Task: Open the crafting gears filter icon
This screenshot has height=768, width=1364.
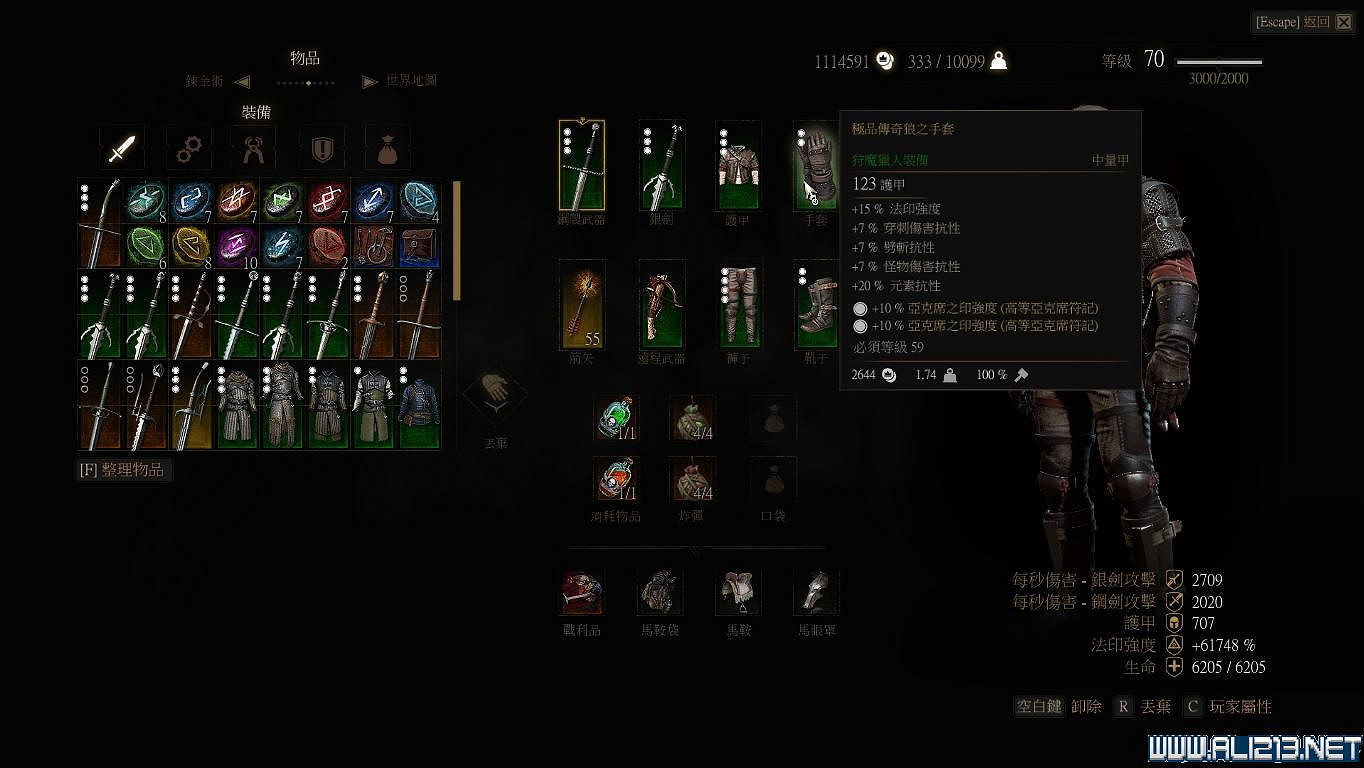Action: (x=188, y=148)
